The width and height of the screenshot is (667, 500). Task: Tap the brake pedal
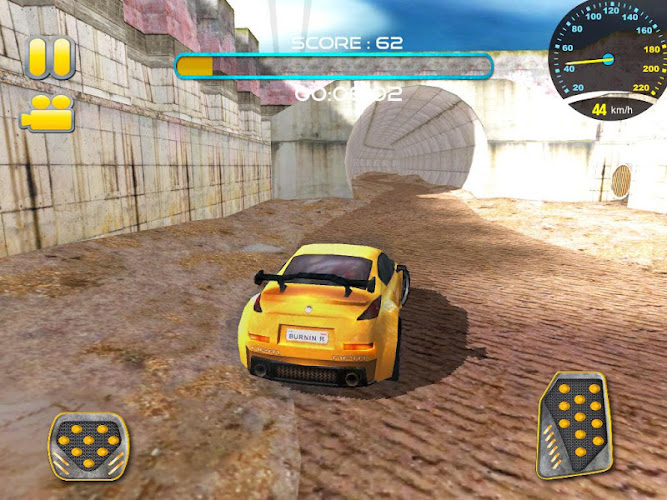click(86, 444)
